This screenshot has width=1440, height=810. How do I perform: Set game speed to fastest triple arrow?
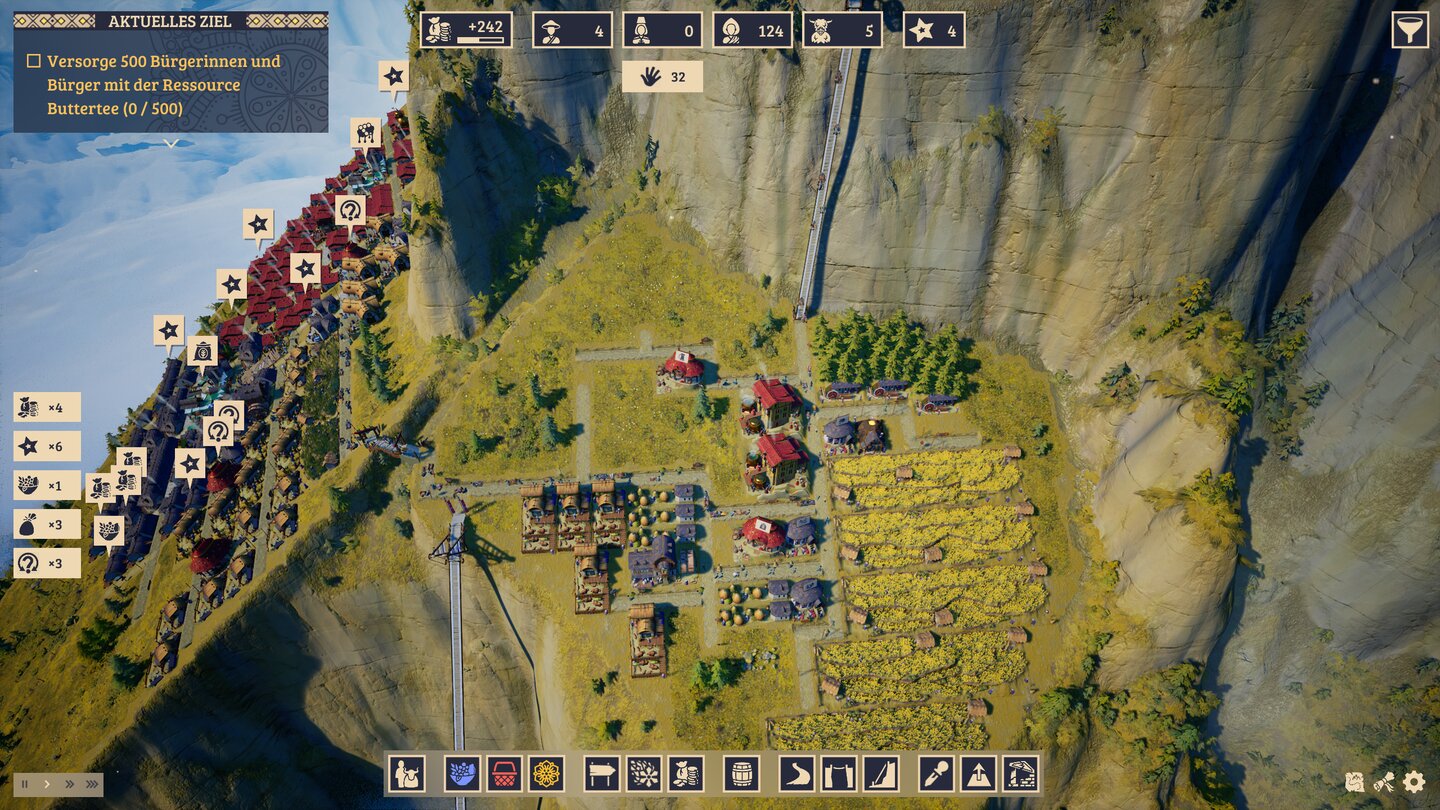click(91, 784)
